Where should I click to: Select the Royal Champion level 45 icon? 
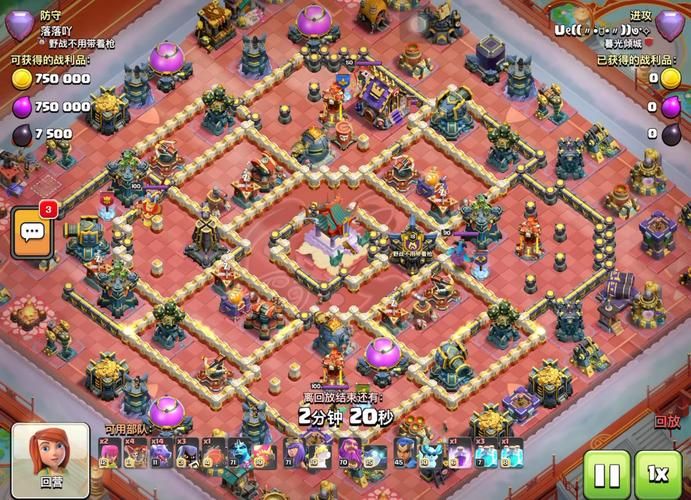(x=404, y=453)
